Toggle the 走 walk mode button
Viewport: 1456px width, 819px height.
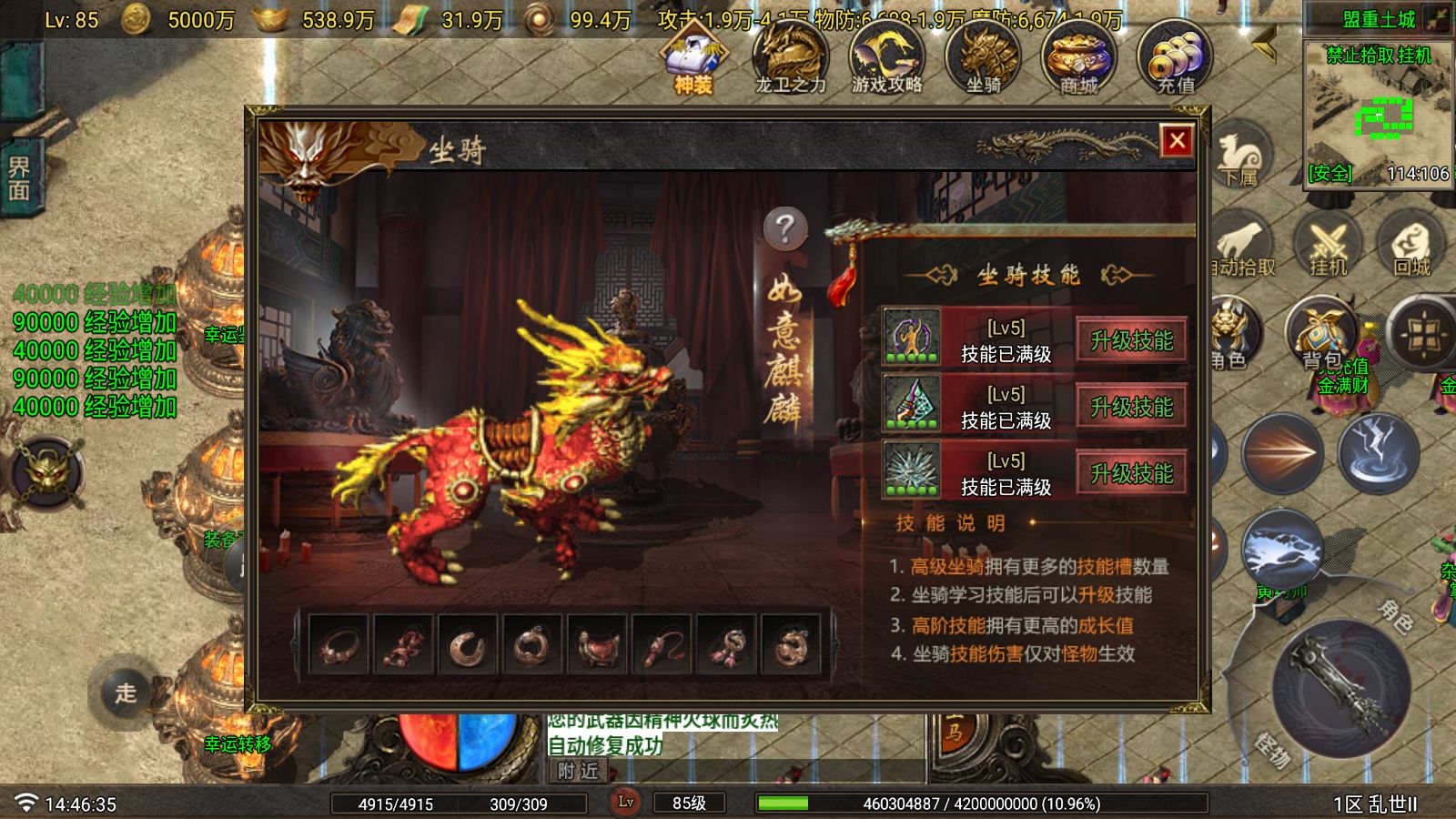click(x=127, y=695)
